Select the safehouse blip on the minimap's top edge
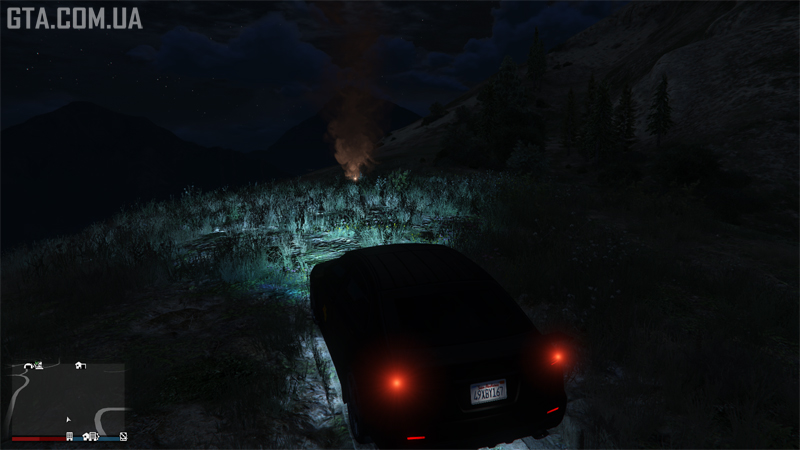Image resolution: width=800 pixels, height=450 pixels. tap(79, 365)
